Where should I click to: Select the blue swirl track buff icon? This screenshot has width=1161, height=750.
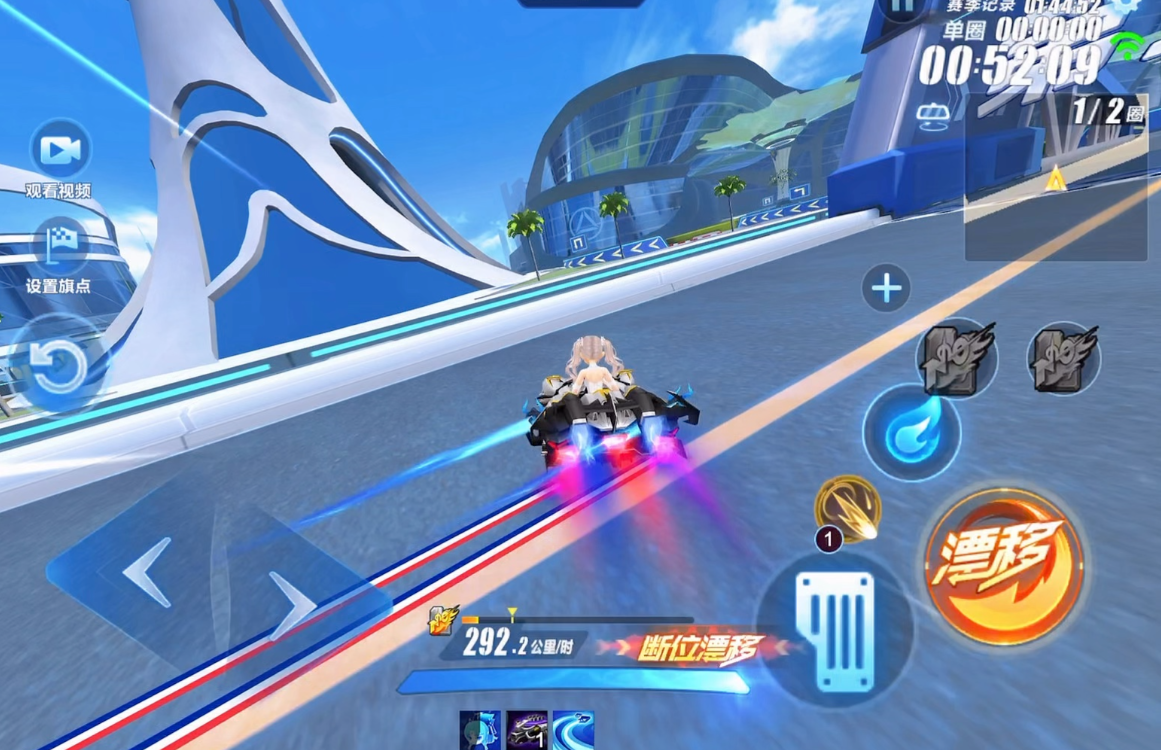tap(573, 730)
